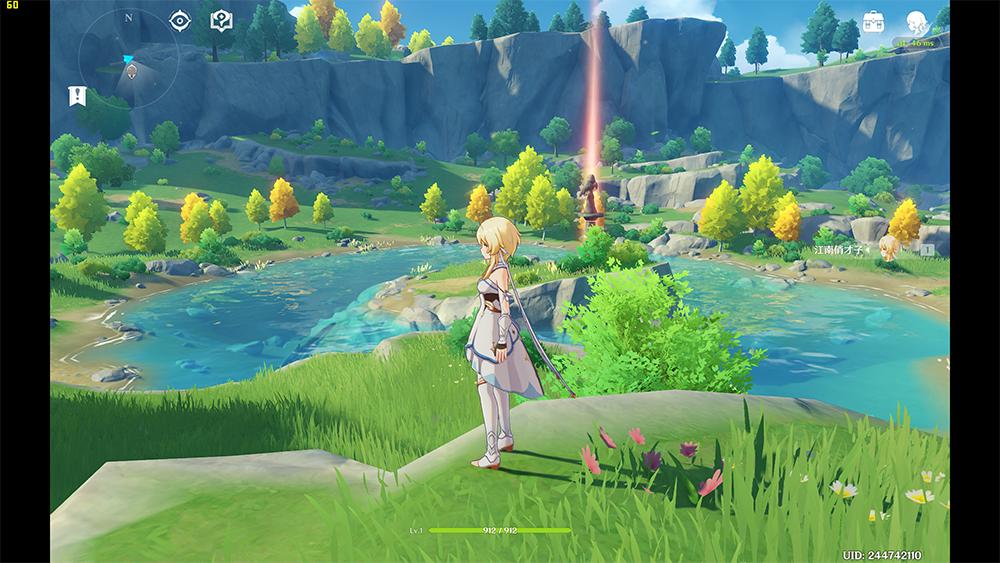Activate the eye-shaped elemental sight icon
Image resolution: width=1000 pixels, height=563 pixels.
(x=180, y=21)
